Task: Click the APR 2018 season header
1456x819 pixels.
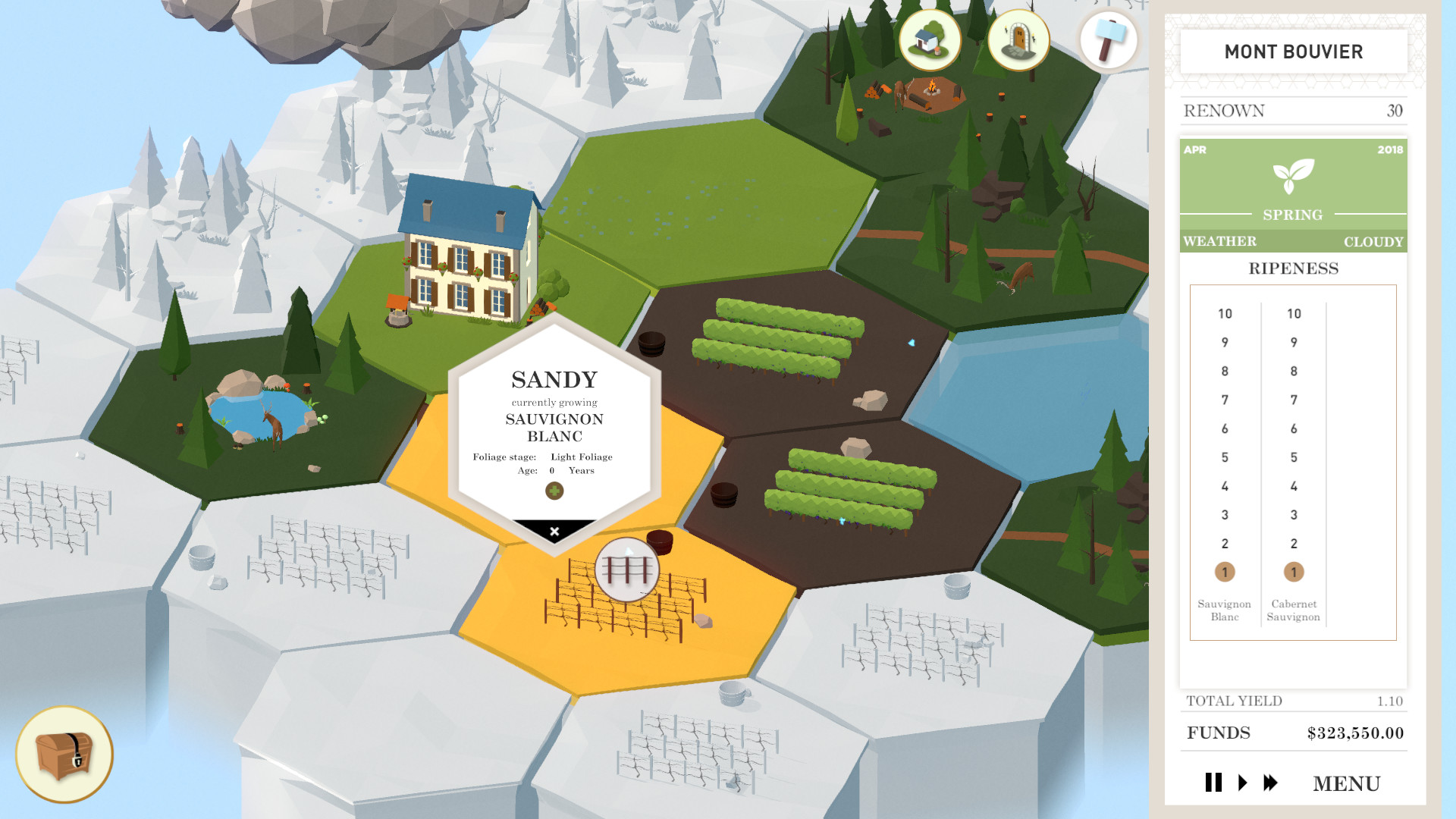Action: 1293,151
